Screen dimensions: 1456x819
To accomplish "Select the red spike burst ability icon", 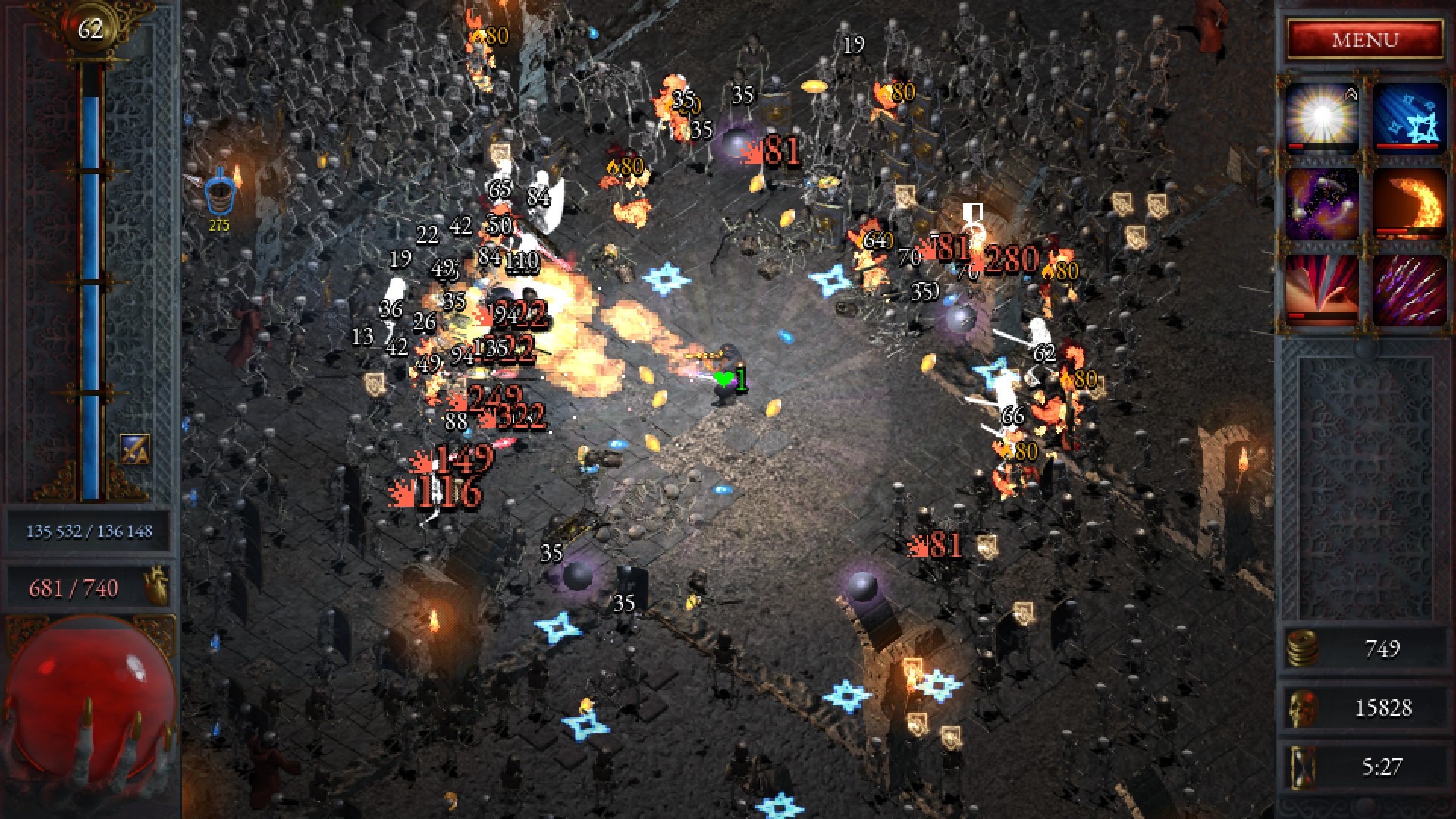I will point(1322,290).
